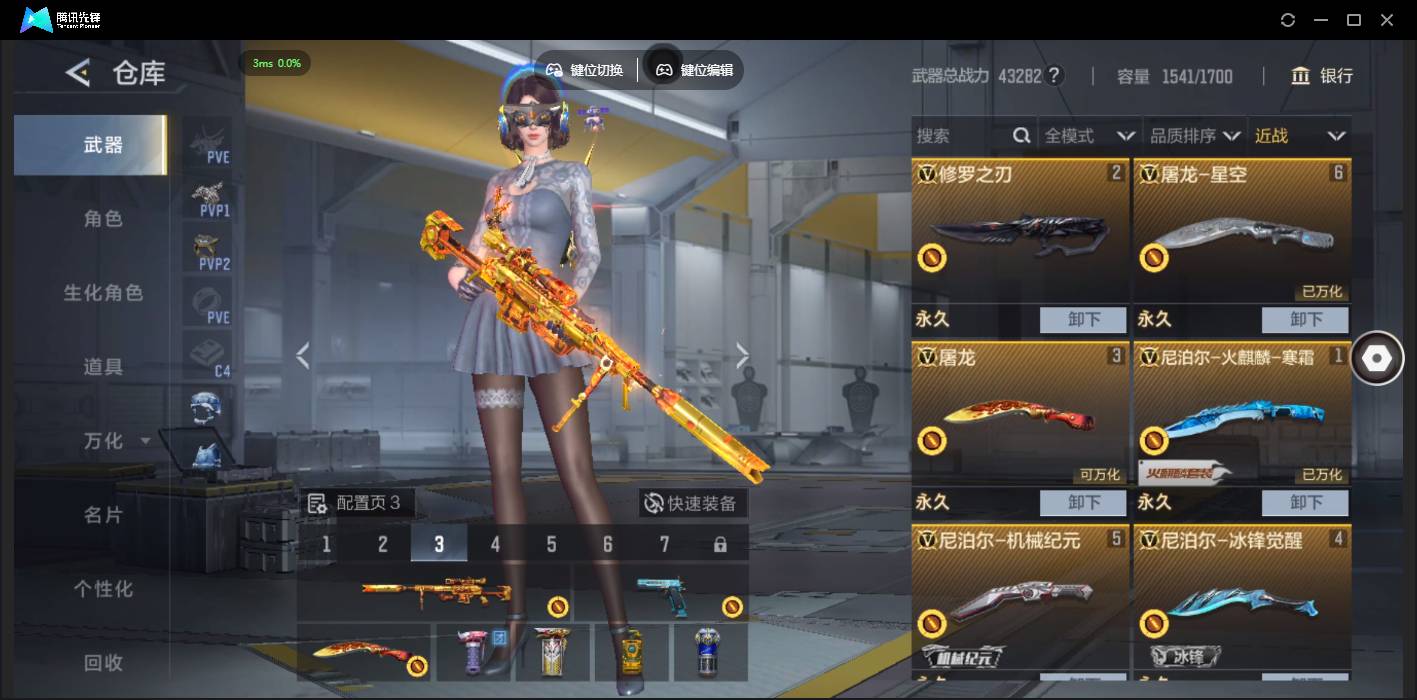Select the 角色 character category
The height and width of the screenshot is (700, 1417).
click(103, 219)
